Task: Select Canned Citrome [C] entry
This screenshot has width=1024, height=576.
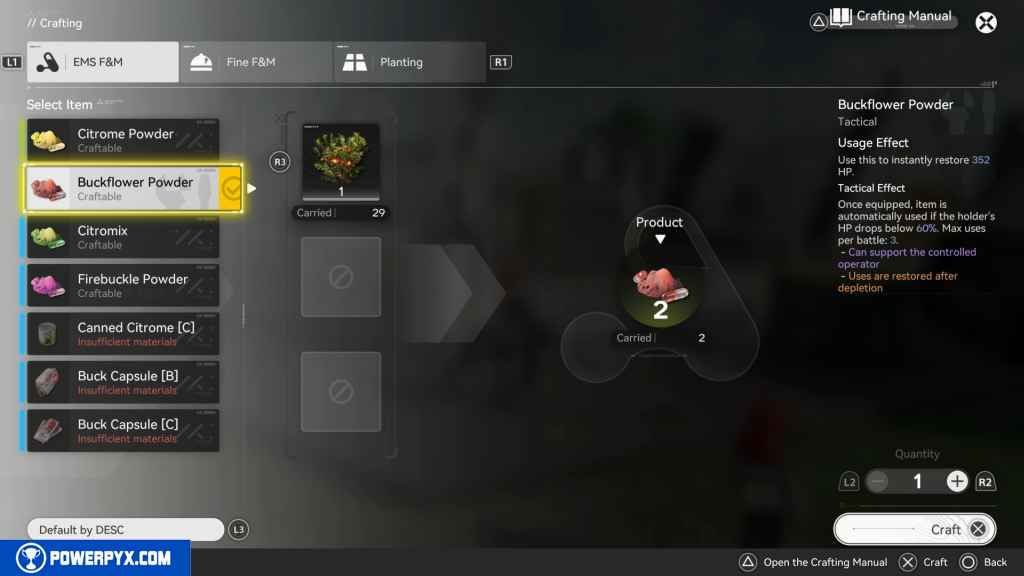Action: point(123,334)
